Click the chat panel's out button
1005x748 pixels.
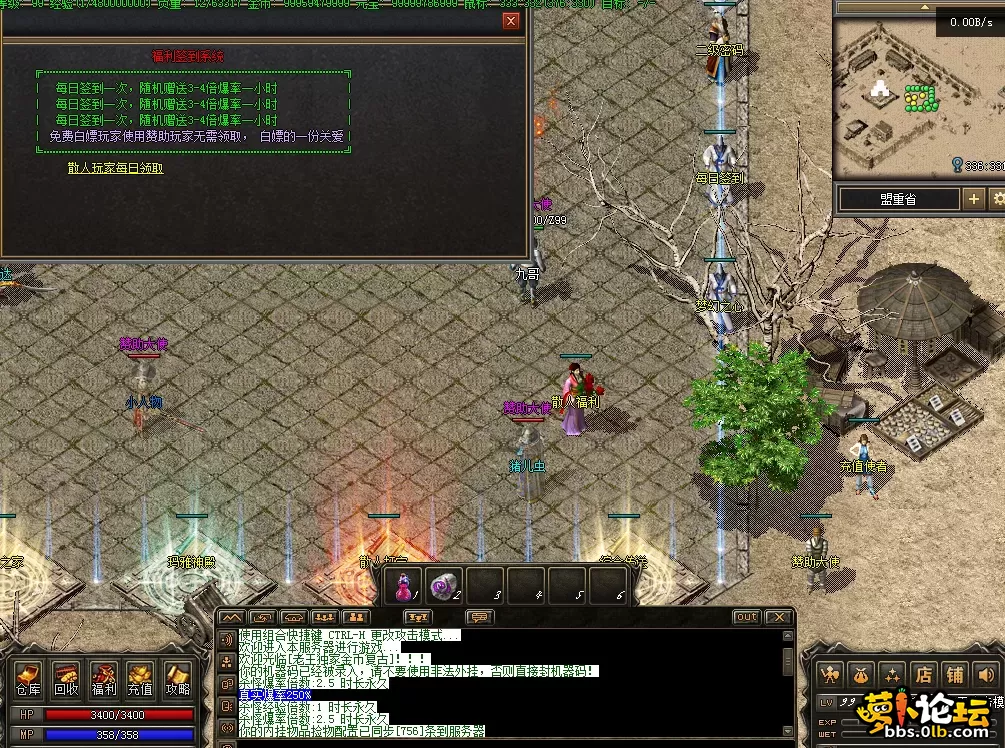pyautogui.click(x=746, y=617)
